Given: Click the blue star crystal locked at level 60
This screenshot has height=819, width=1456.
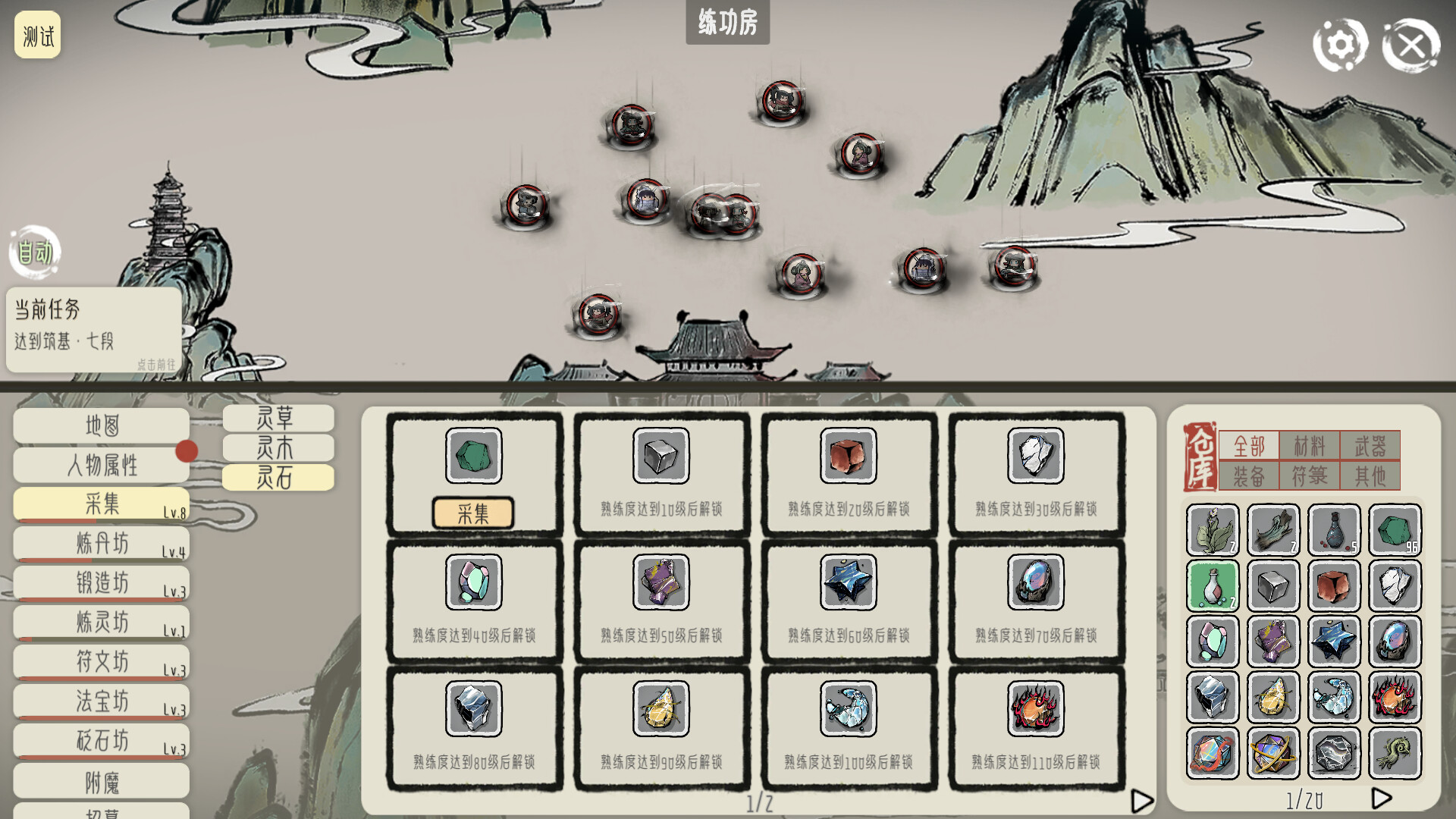Looking at the screenshot, I should point(848,582).
